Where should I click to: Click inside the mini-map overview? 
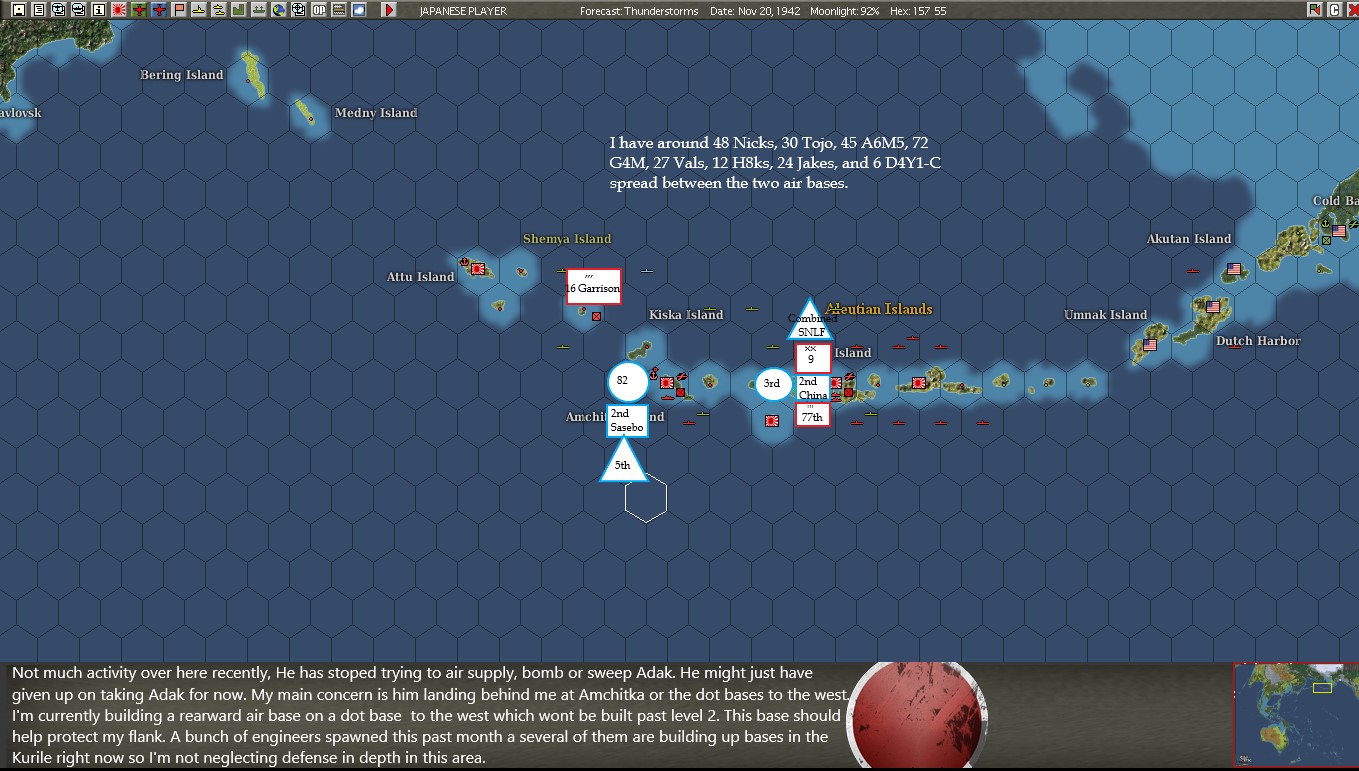(1295, 715)
